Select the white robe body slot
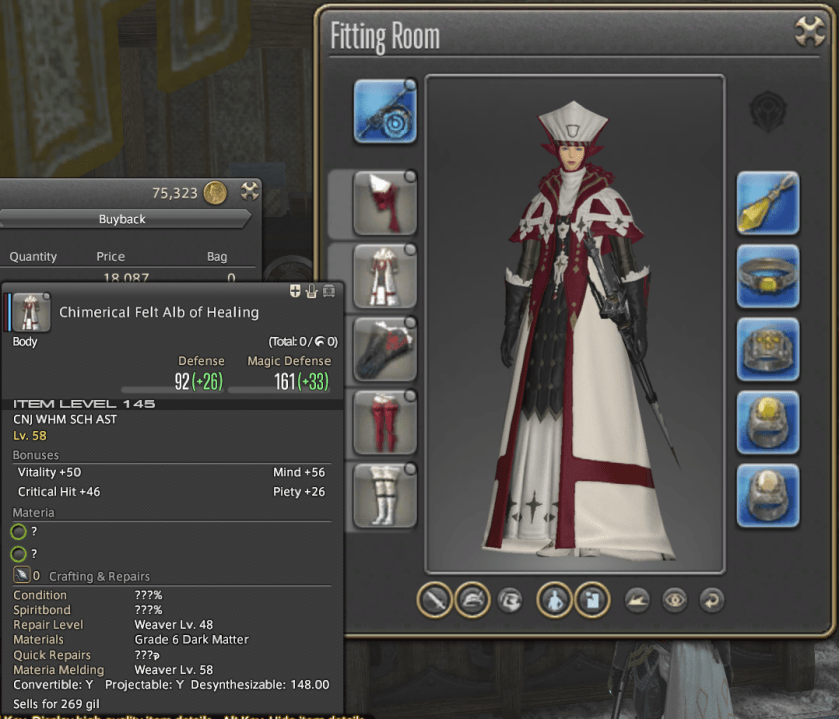Image resolution: width=839 pixels, height=719 pixels. (384, 277)
